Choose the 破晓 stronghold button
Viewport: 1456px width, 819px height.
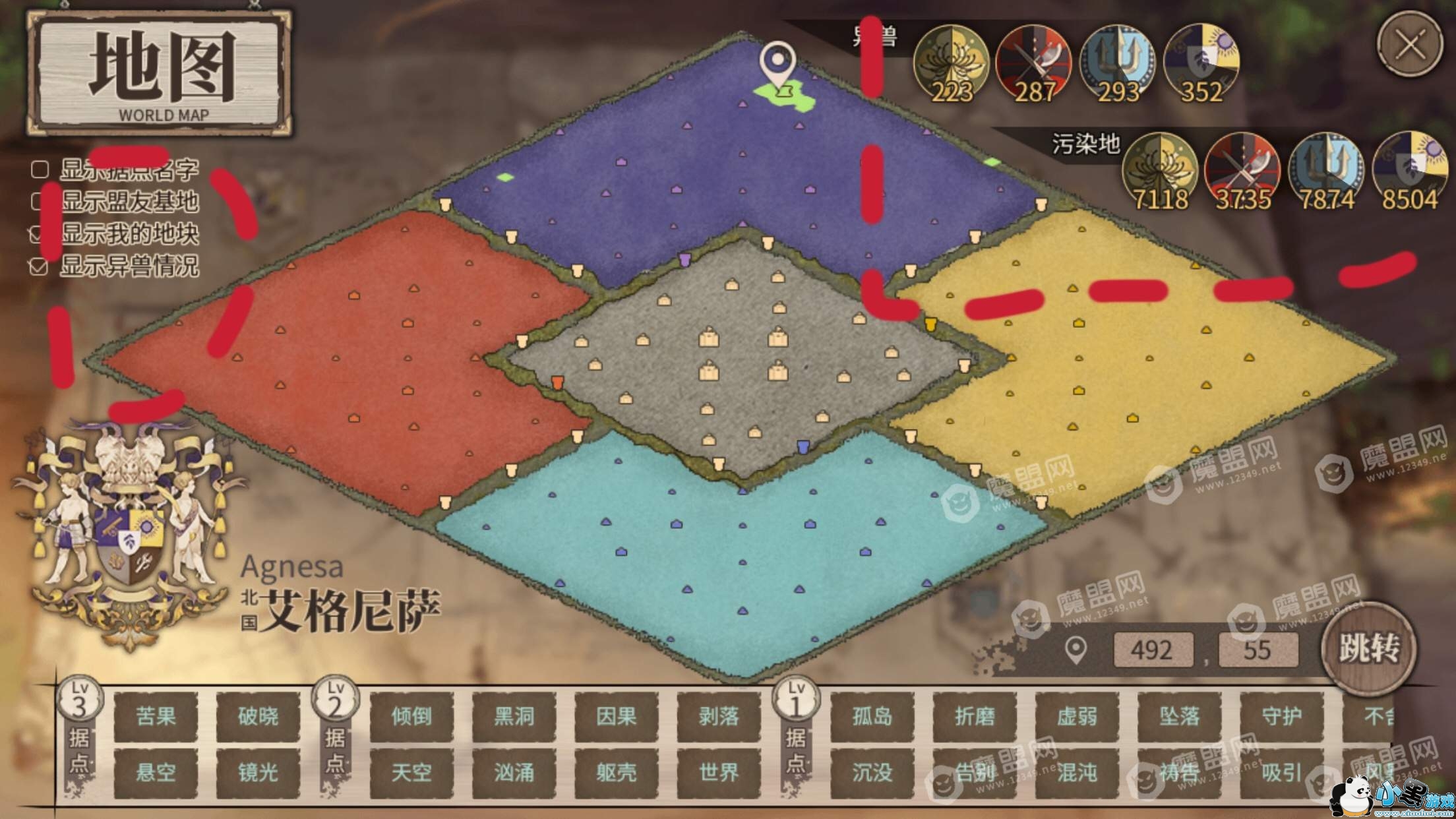(x=258, y=716)
